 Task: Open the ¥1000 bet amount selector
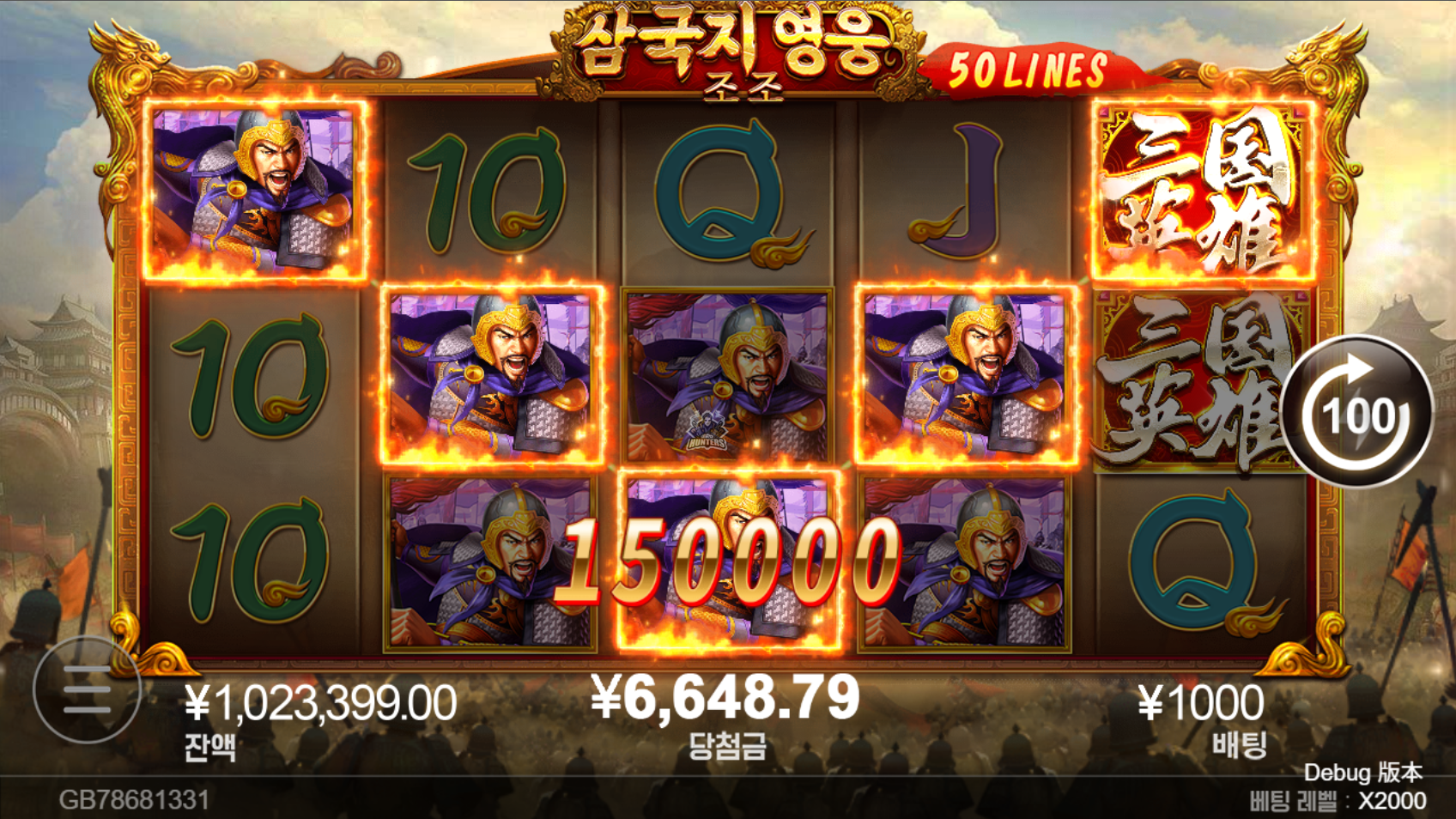pyautogui.click(x=1200, y=705)
